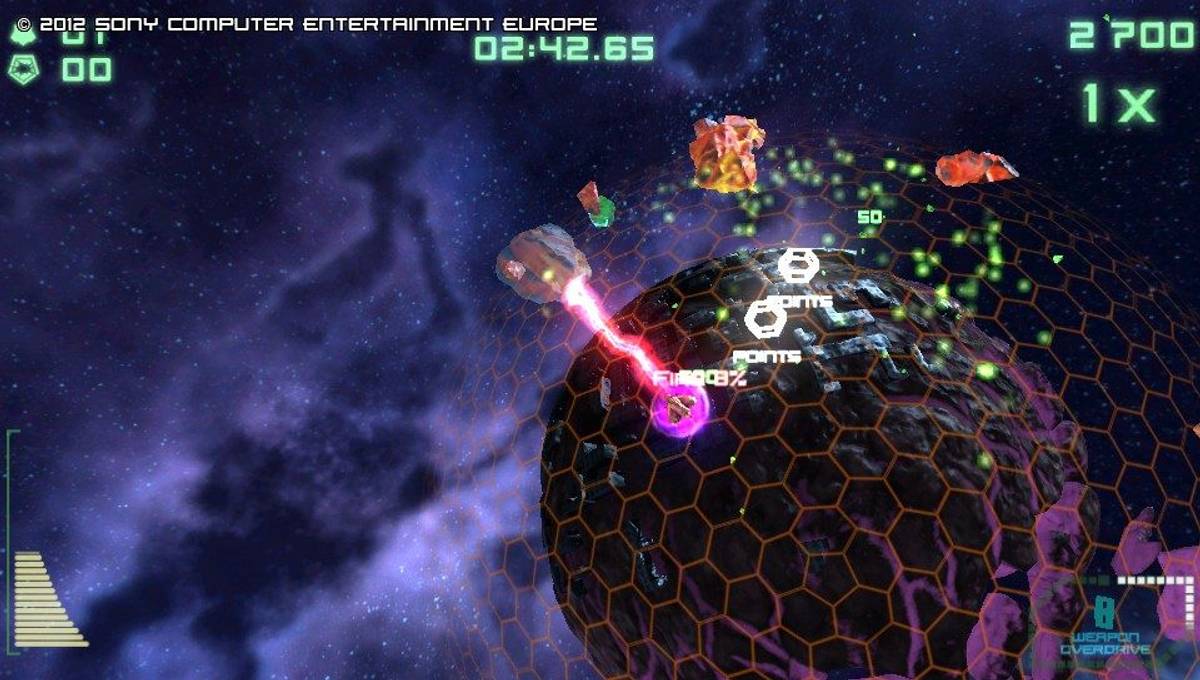Select the ship lives icon

coord(21,34)
